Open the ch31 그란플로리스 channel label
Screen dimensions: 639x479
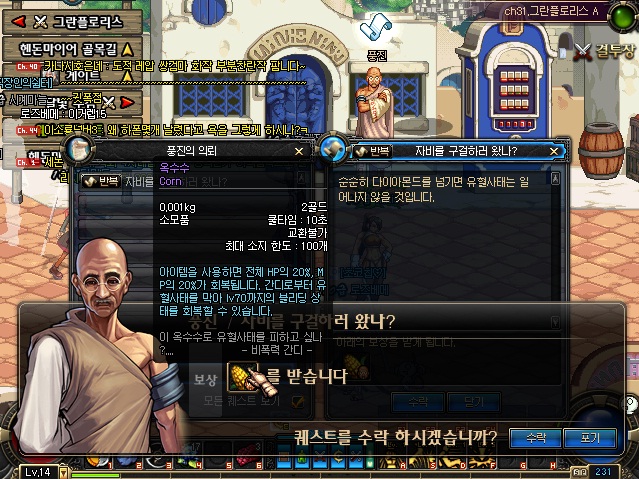(553, 10)
